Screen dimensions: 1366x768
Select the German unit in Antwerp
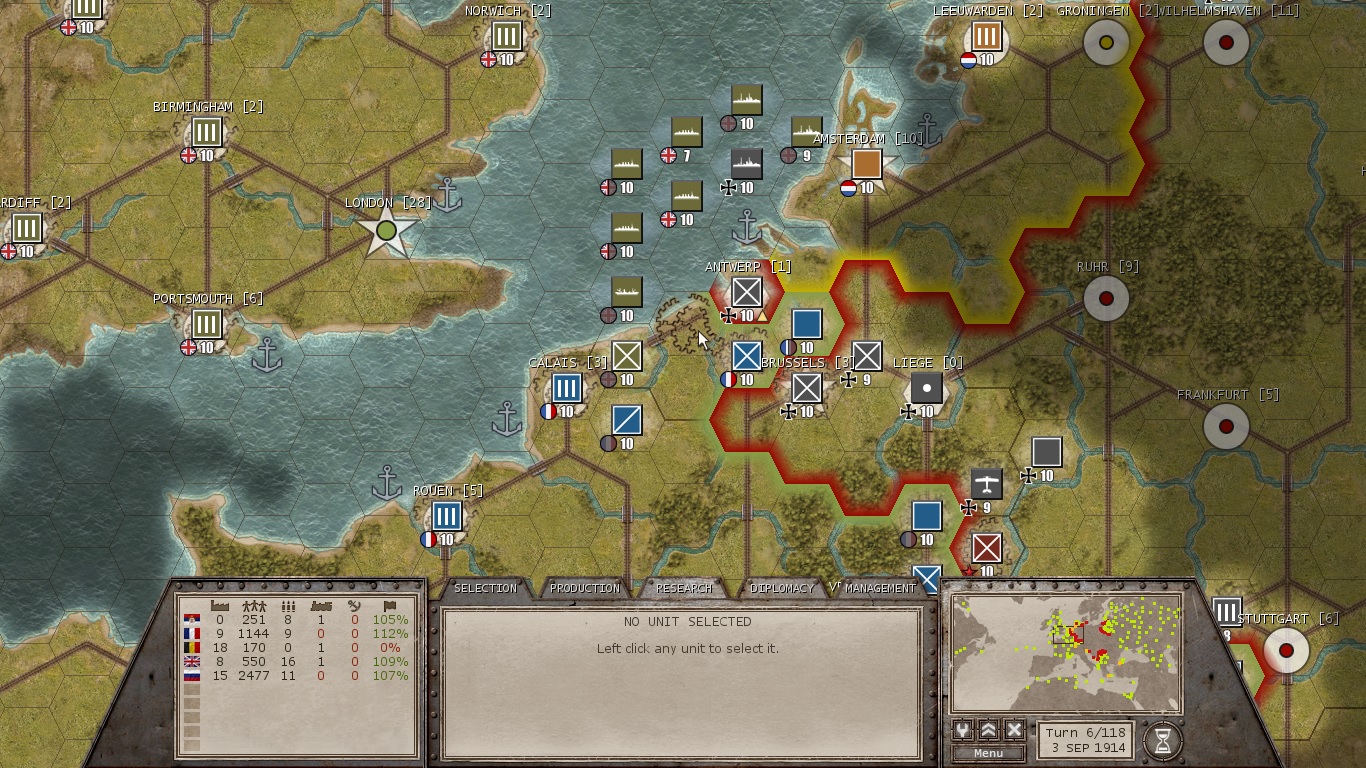tap(747, 292)
